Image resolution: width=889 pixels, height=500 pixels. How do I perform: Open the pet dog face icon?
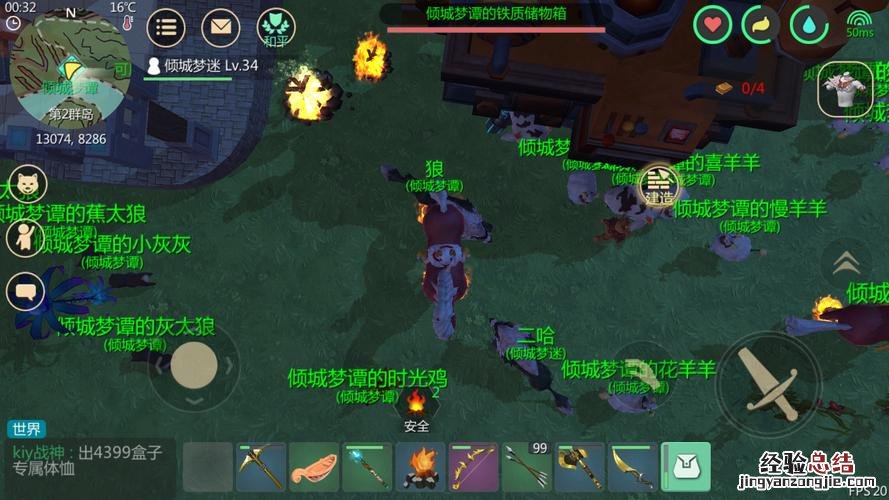click(25, 183)
